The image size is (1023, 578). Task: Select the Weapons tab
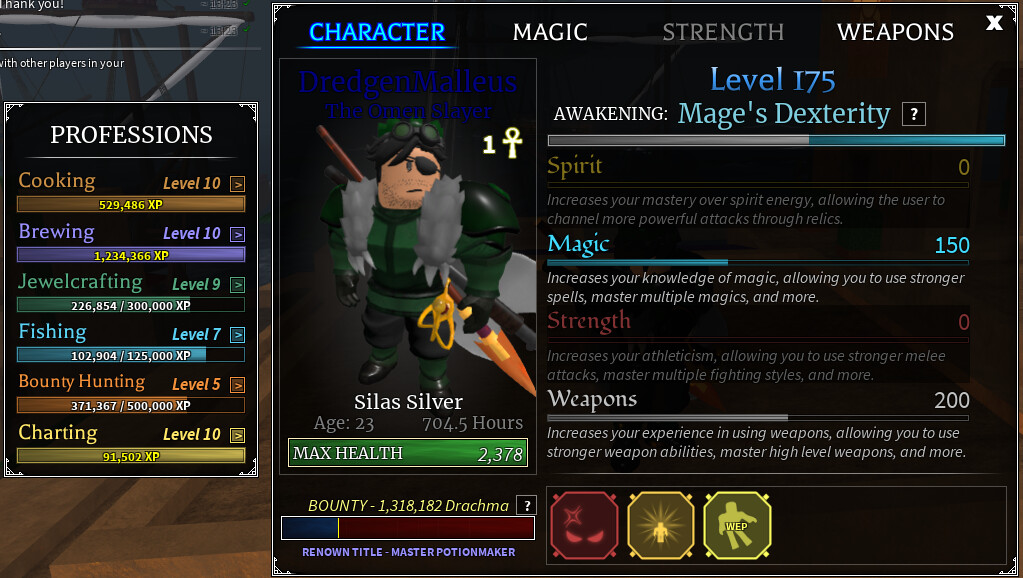[895, 32]
